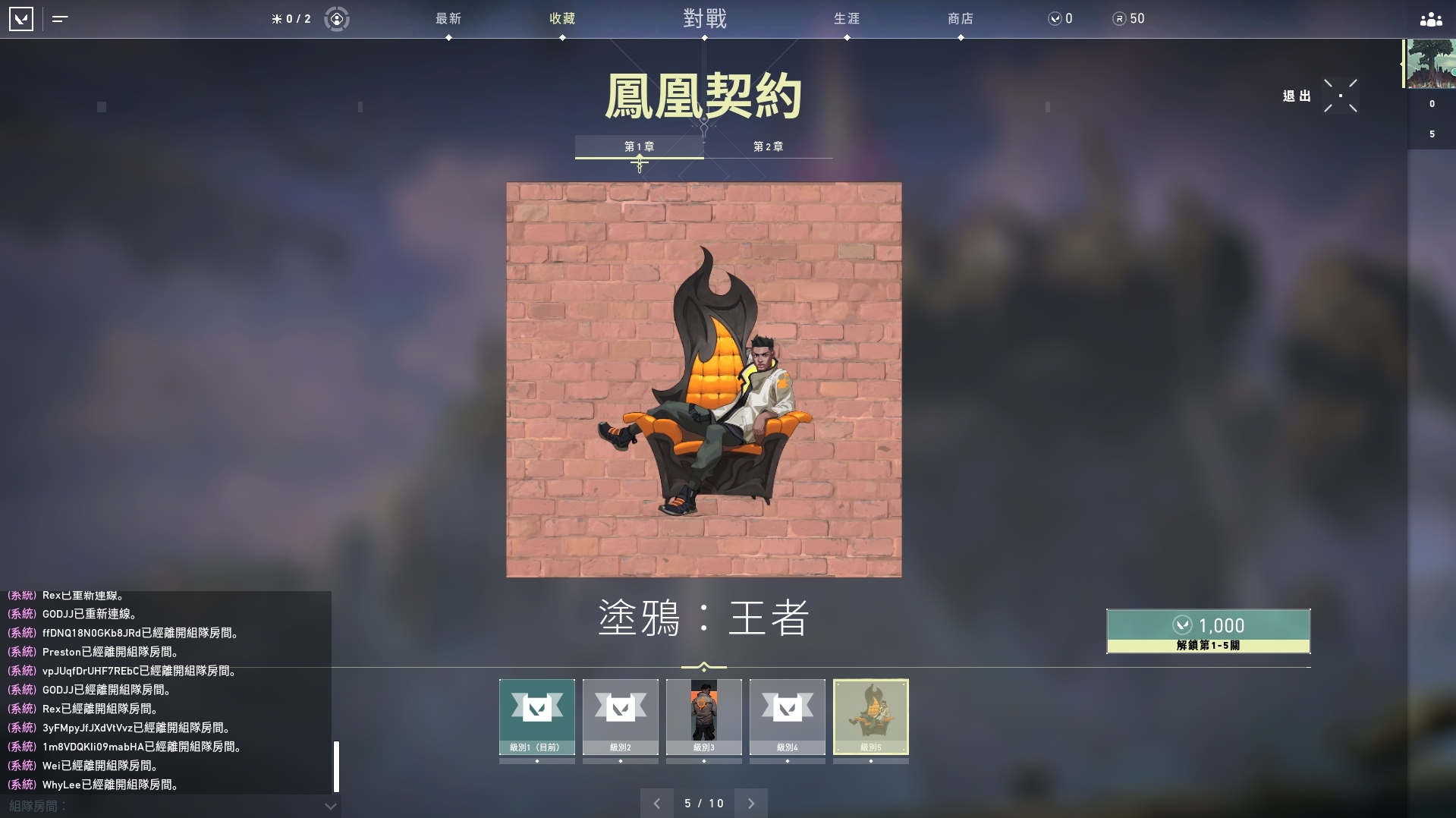The image size is (1456, 818).
Task: Click the Valorant logo in top-left corner
Action: pyautogui.click(x=22, y=19)
